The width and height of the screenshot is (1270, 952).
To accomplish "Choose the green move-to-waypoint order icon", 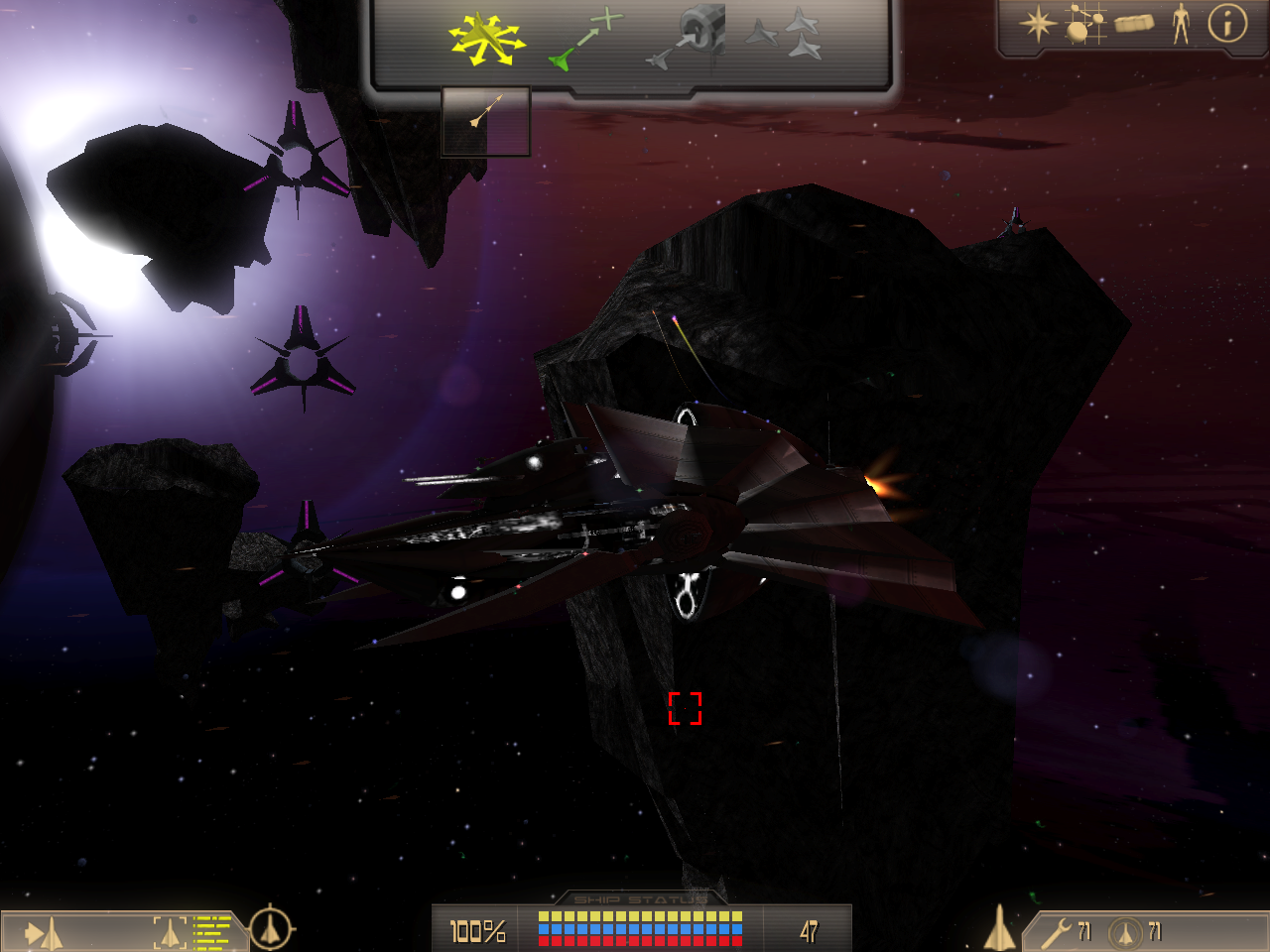I will pyautogui.click(x=585, y=42).
